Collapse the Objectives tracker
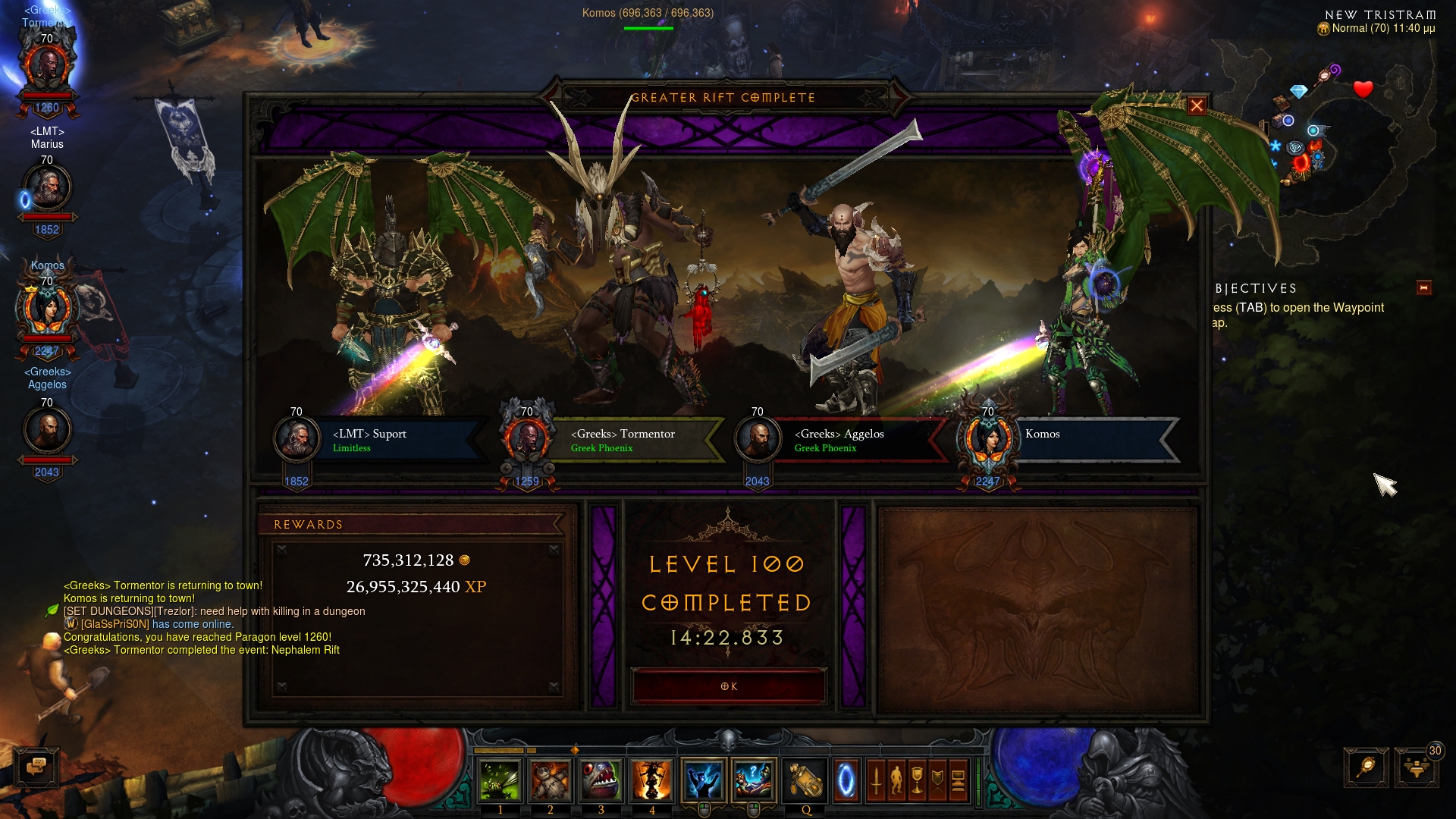1456x819 pixels. point(1423,288)
